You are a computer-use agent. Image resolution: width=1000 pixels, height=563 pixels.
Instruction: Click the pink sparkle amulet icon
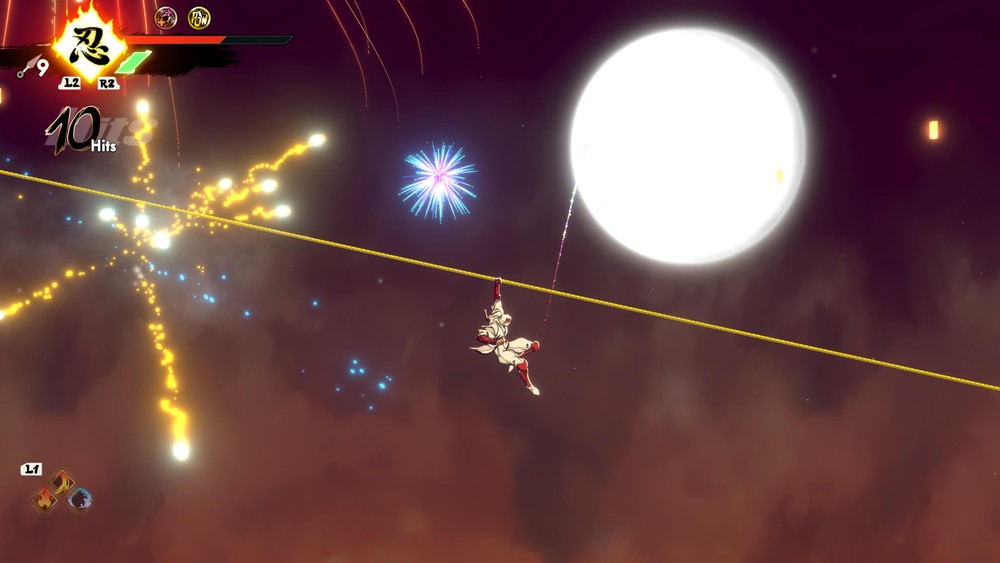[166, 18]
